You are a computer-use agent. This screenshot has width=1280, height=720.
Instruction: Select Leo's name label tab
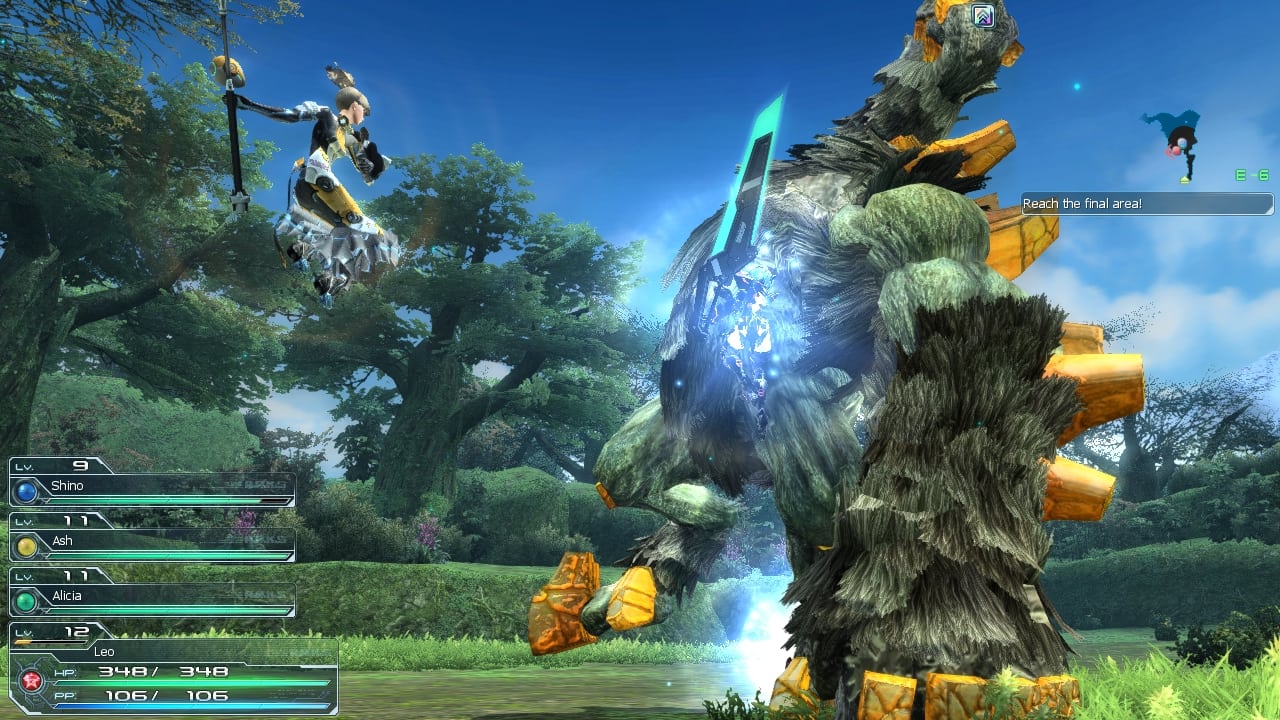pyautogui.click(x=105, y=651)
